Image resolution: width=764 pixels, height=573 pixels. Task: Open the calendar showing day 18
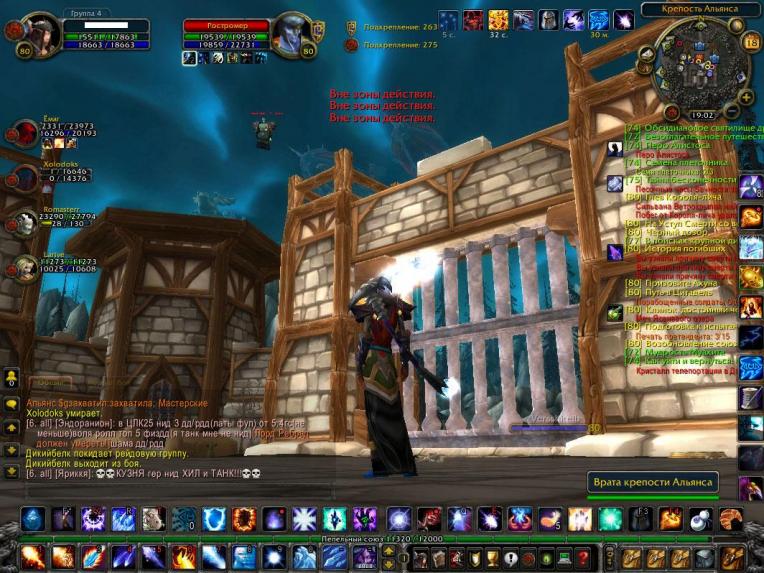(751, 42)
